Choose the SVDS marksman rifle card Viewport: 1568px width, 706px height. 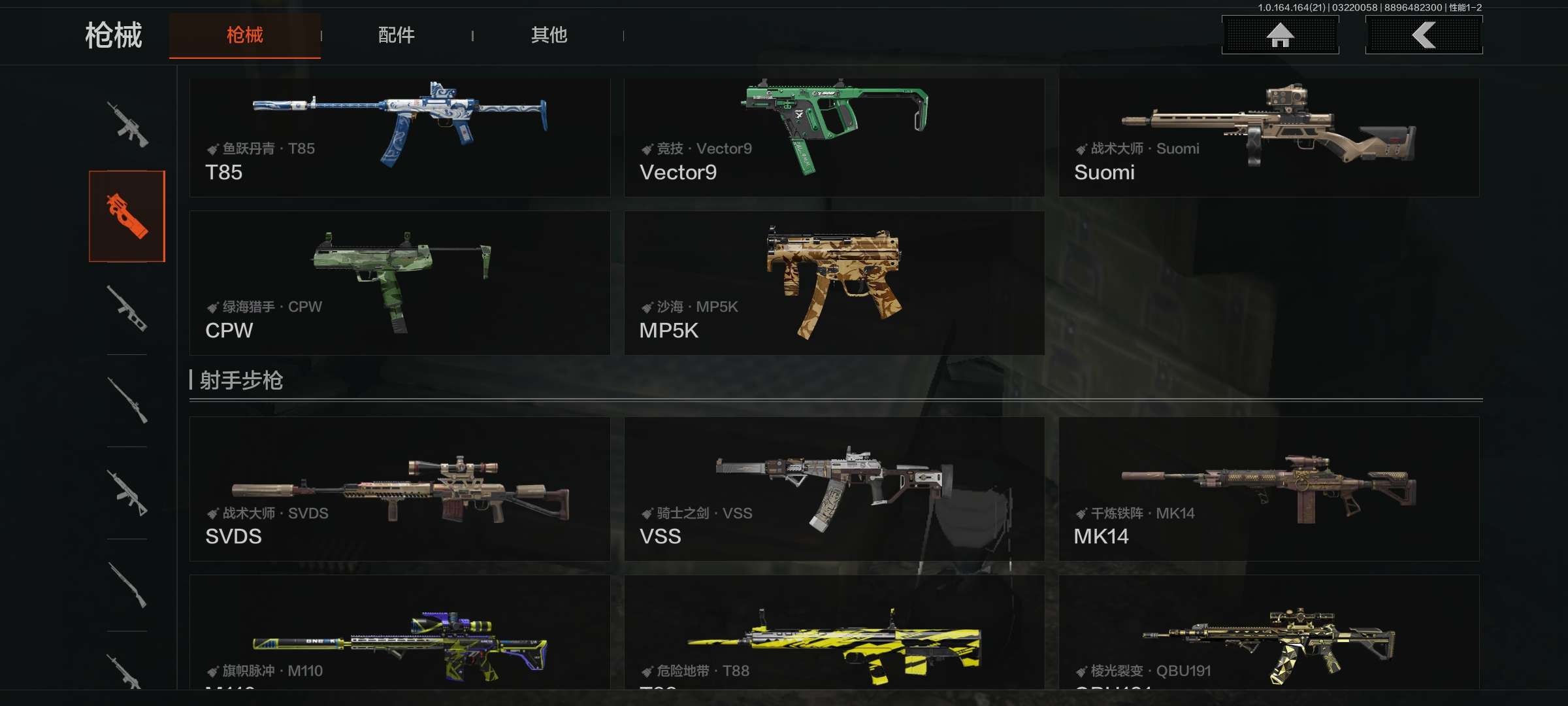tap(399, 489)
